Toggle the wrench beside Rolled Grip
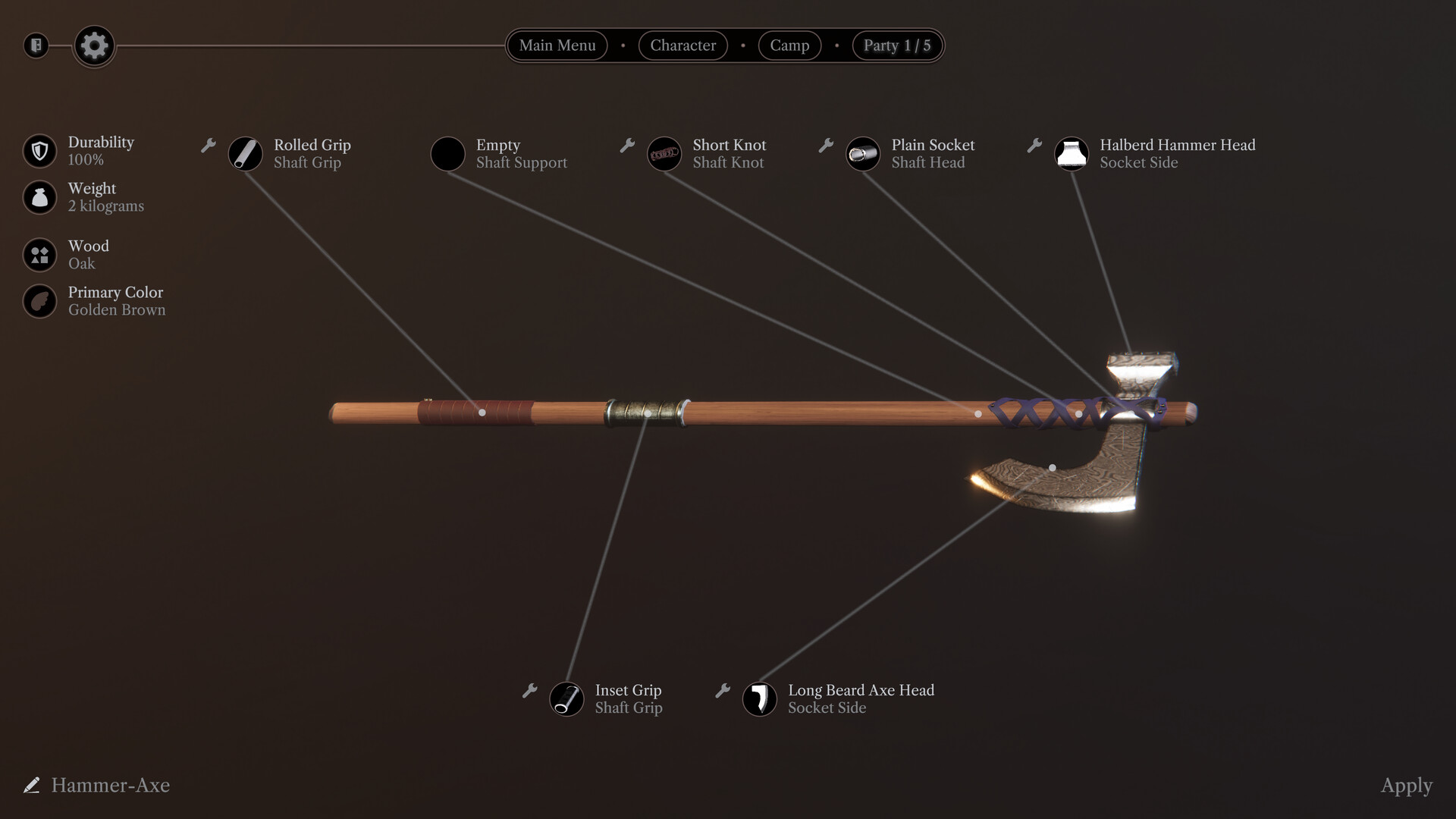 click(x=208, y=146)
